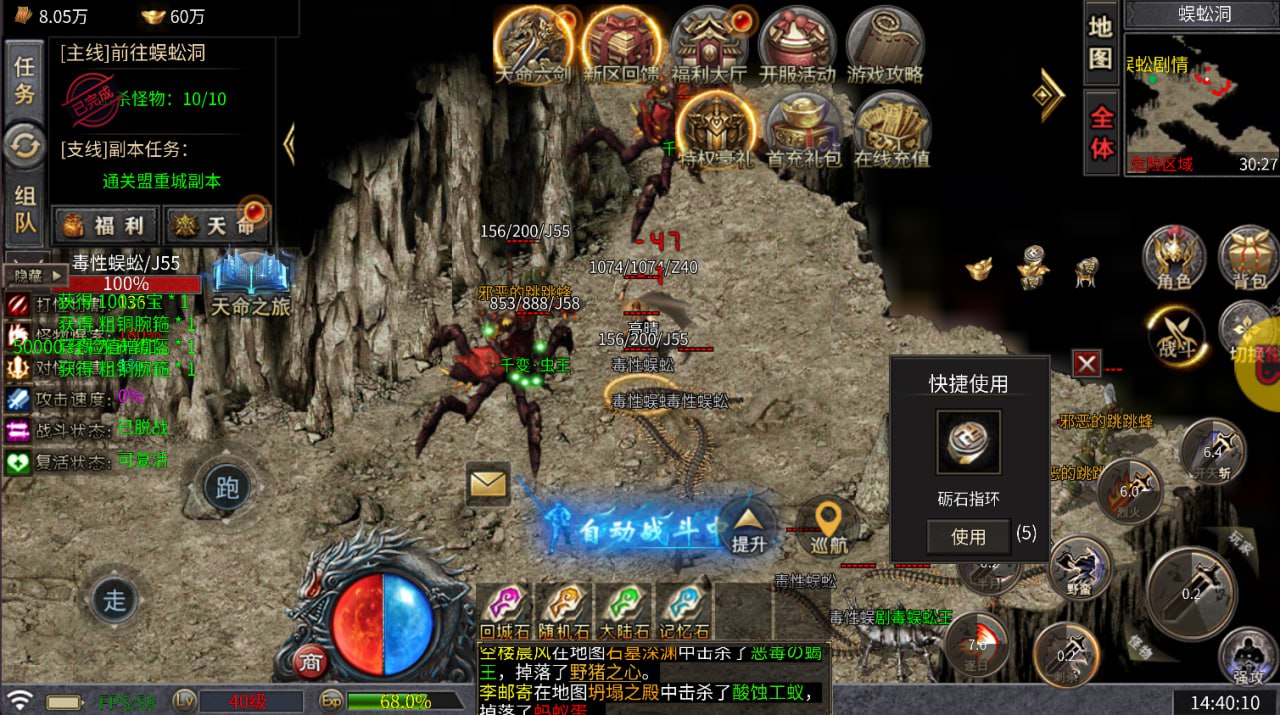
Task: Open the 福利大厅 hall icon
Action: 708,42
